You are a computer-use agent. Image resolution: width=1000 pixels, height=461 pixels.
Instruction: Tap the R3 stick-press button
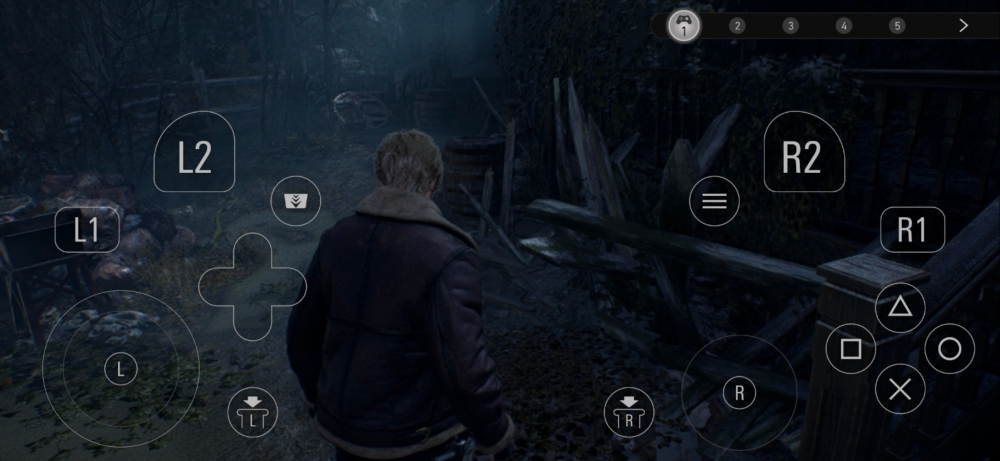629,411
